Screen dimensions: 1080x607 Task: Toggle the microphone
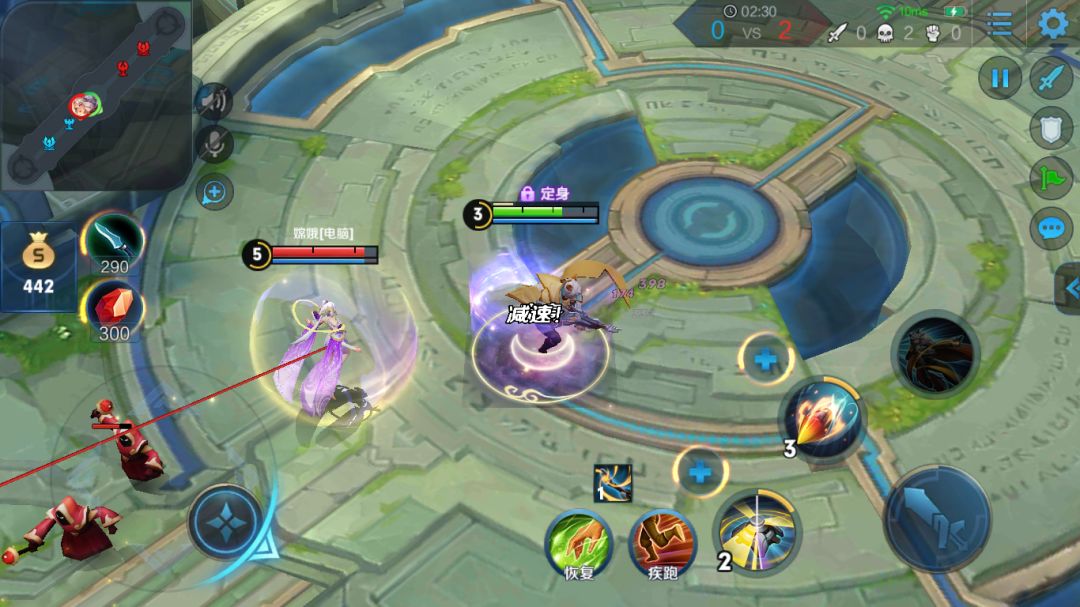click(213, 145)
